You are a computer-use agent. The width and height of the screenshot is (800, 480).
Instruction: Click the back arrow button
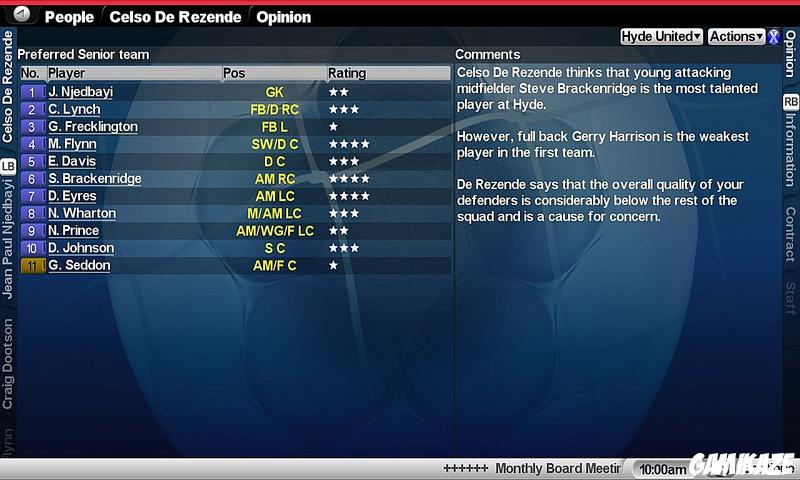(x=22, y=16)
